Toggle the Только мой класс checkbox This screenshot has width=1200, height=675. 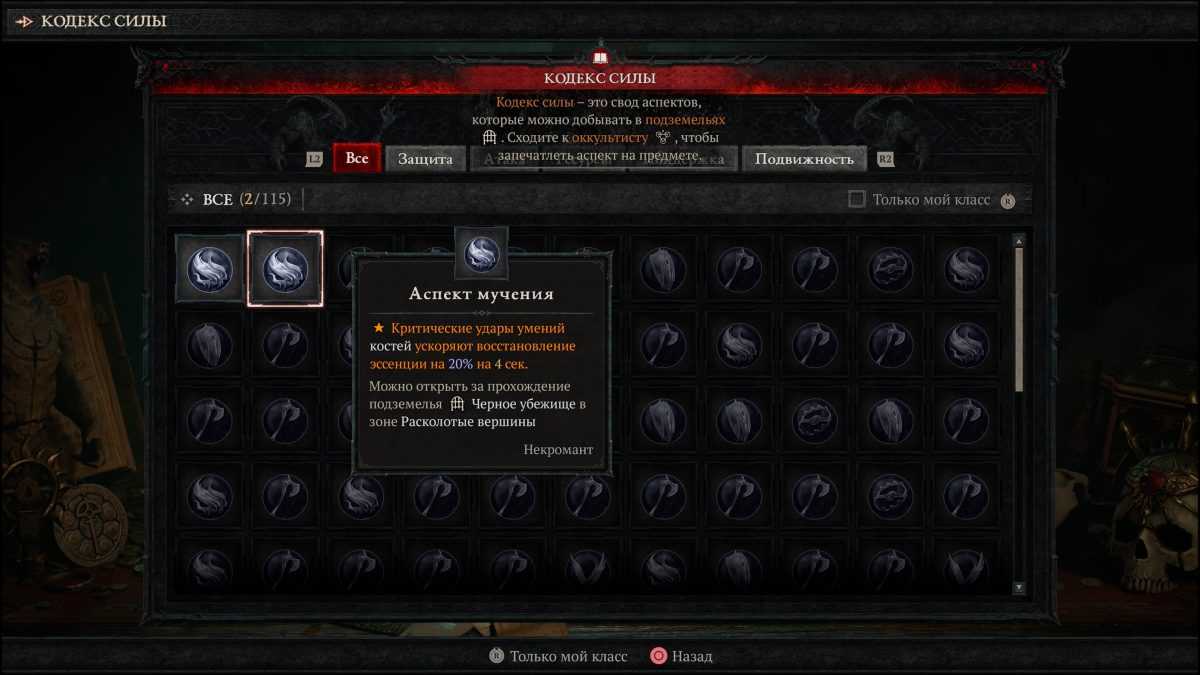(x=857, y=199)
